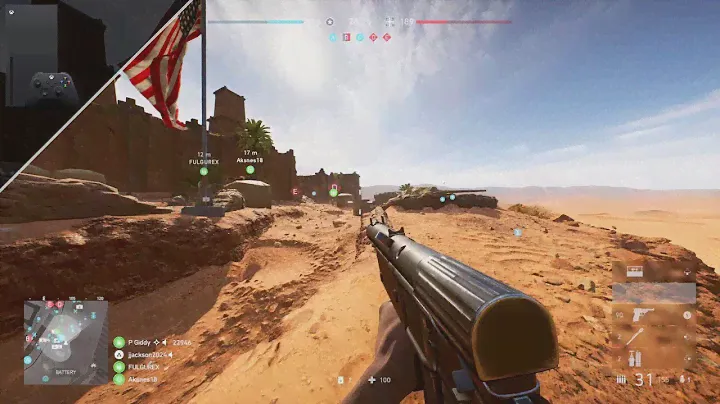720x404 pixels.
Task: Select squad member jjackson2024
Action: [147, 355]
